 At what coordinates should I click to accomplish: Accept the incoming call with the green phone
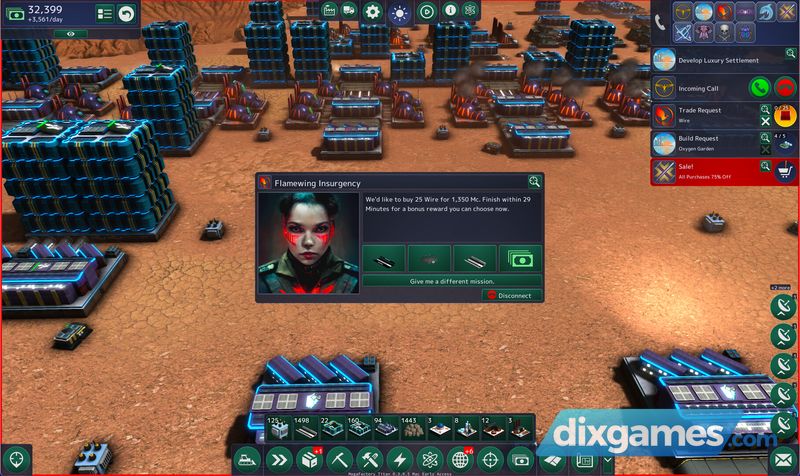point(759,88)
